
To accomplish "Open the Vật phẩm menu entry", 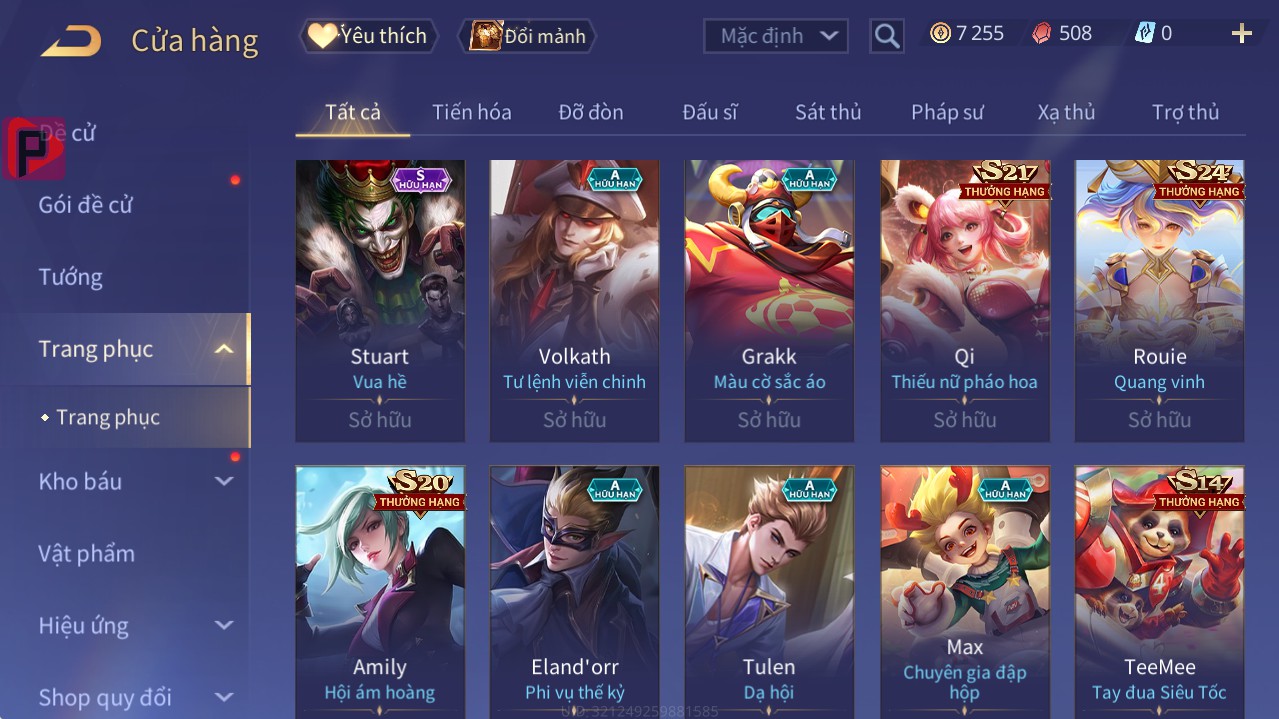I will (x=87, y=553).
